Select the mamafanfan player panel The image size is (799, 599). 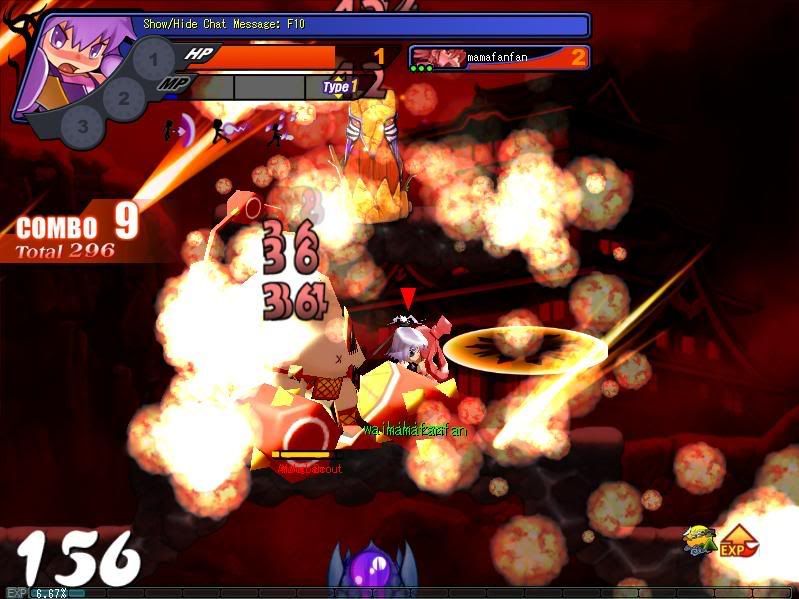click(498, 58)
